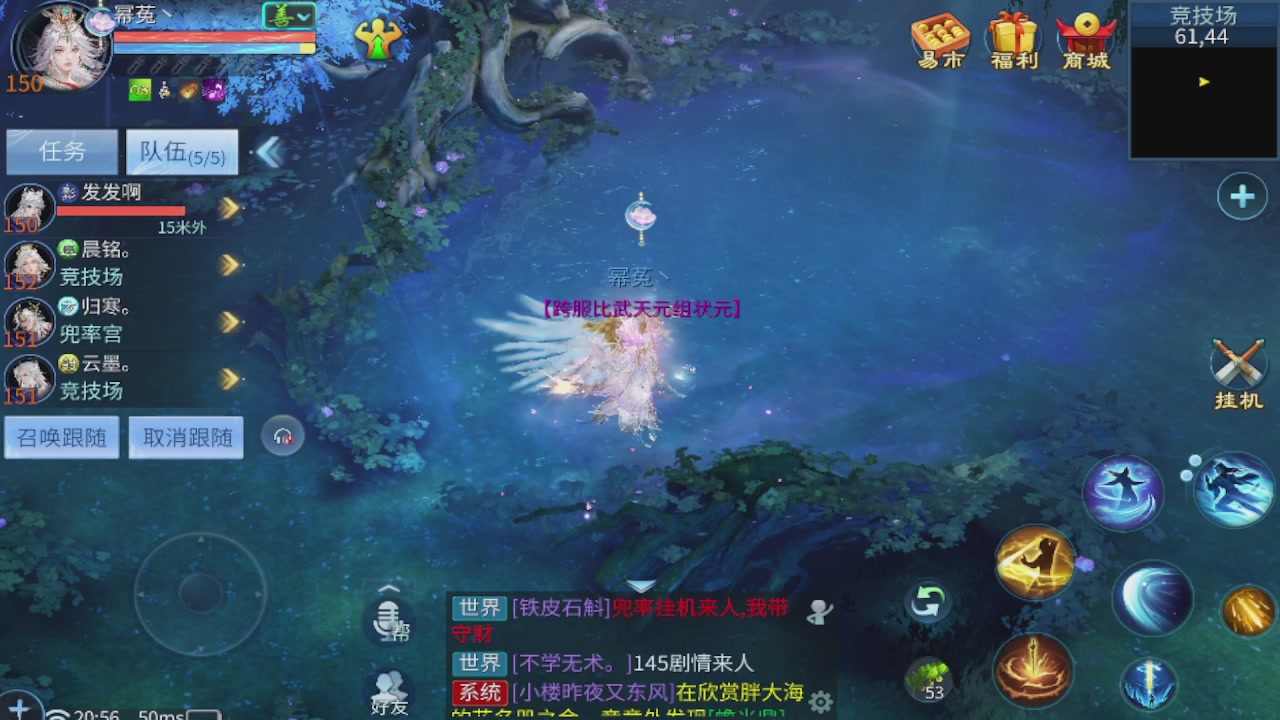Screen dimensions: 1280x720
Task: Use the blue crescent moon skill
Action: pyautogui.click(x=1152, y=600)
